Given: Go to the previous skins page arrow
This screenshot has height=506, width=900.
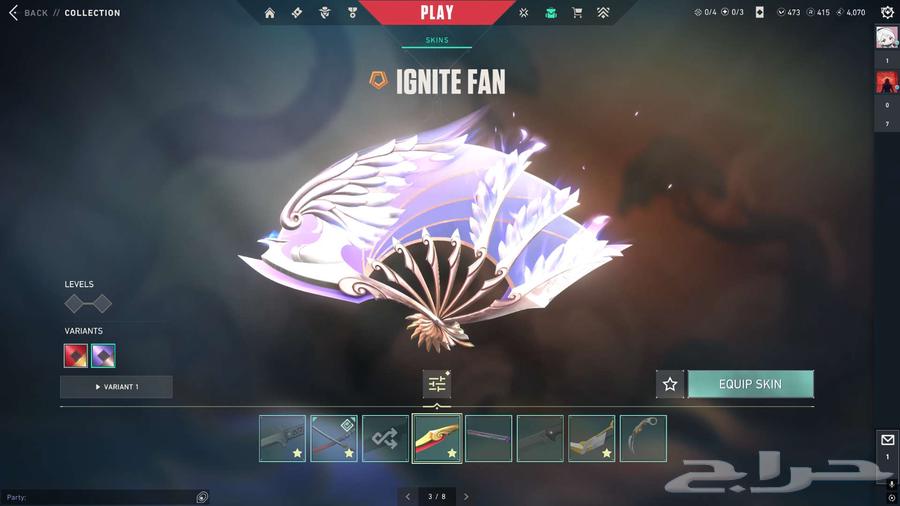Looking at the screenshot, I should [x=408, y=496].
